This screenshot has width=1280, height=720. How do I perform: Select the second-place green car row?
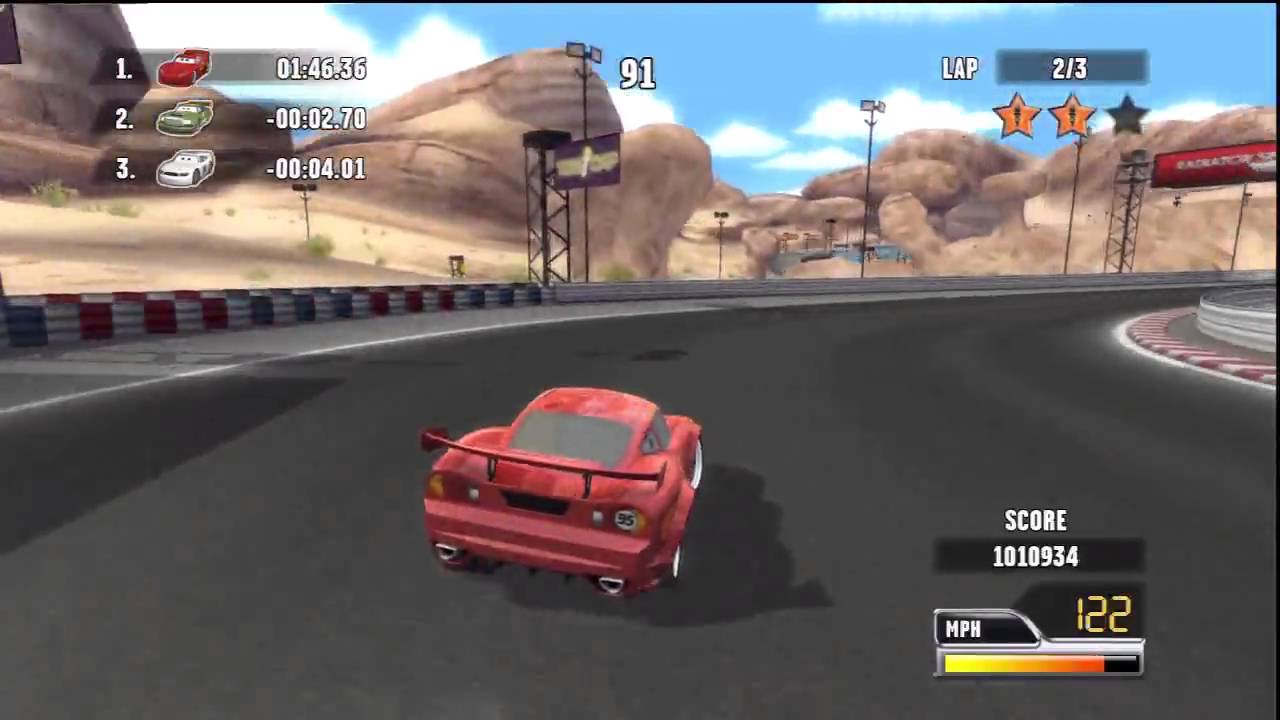240,119
